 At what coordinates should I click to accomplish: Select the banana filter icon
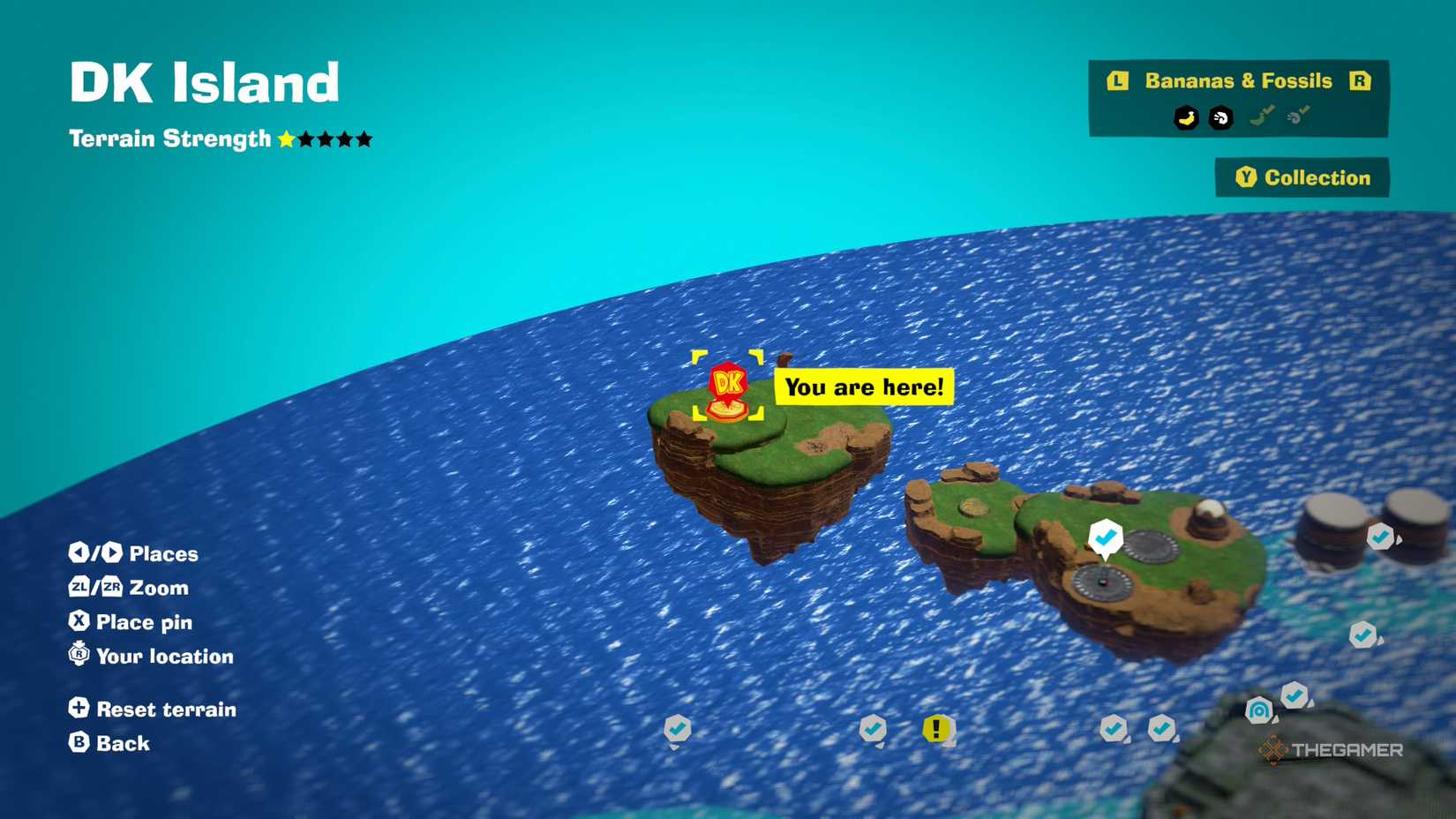(x=1186, y=117)
